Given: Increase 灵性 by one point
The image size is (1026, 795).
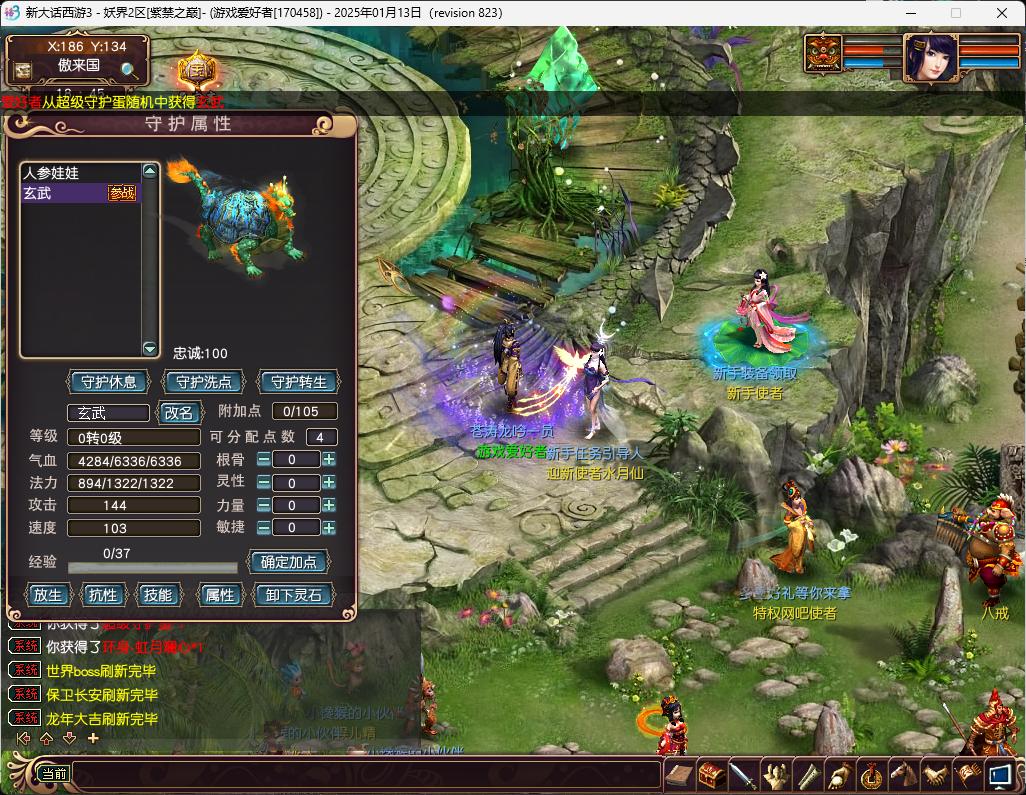Looking at the screenshot, I should click(x=328, y=483).
